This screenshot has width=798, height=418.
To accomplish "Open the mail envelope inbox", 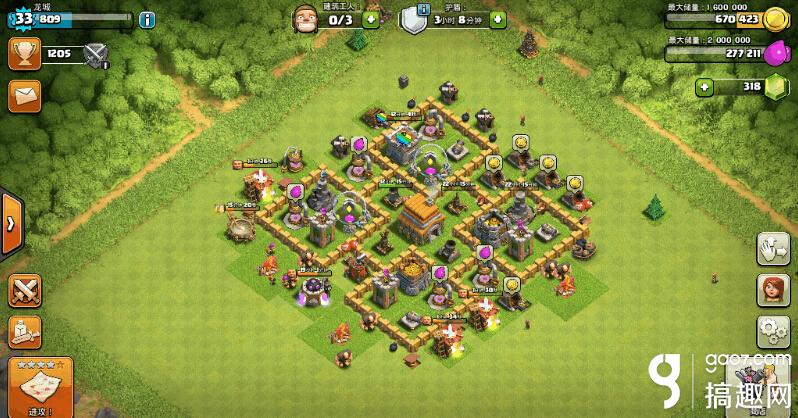I will click(24, 96).
